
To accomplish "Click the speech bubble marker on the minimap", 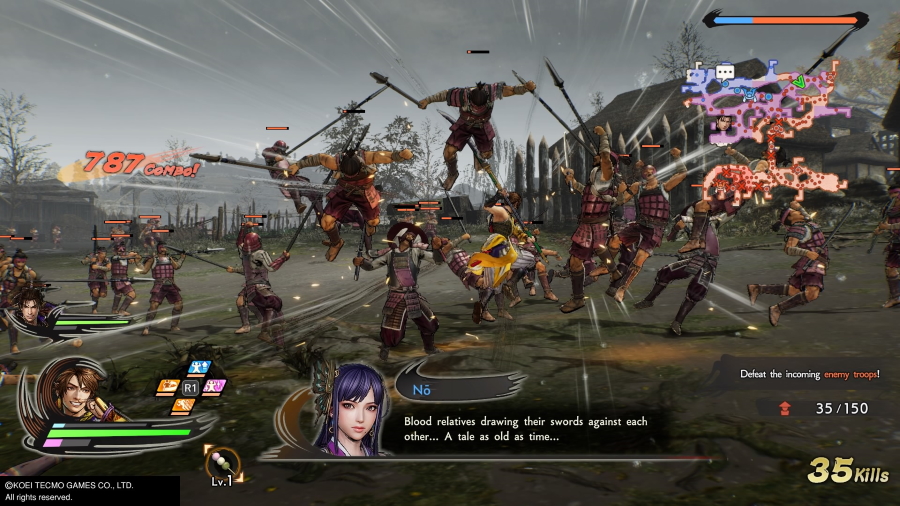I will click(725, 72).
